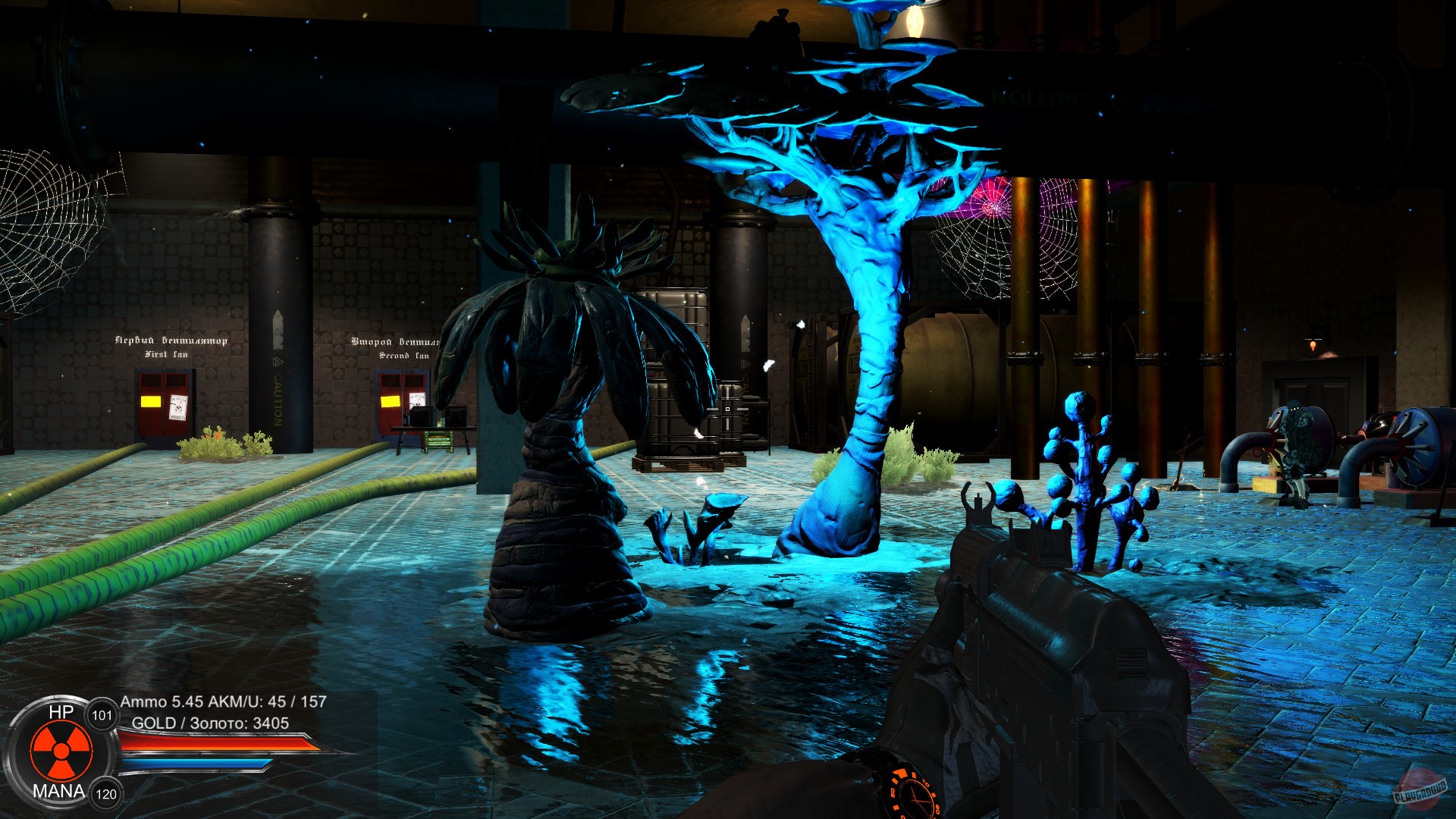This screenshot has height=819, width=1456.
Task: Click the 'Ammo 5.45 AKM/U' counter text
Action: 223,701
